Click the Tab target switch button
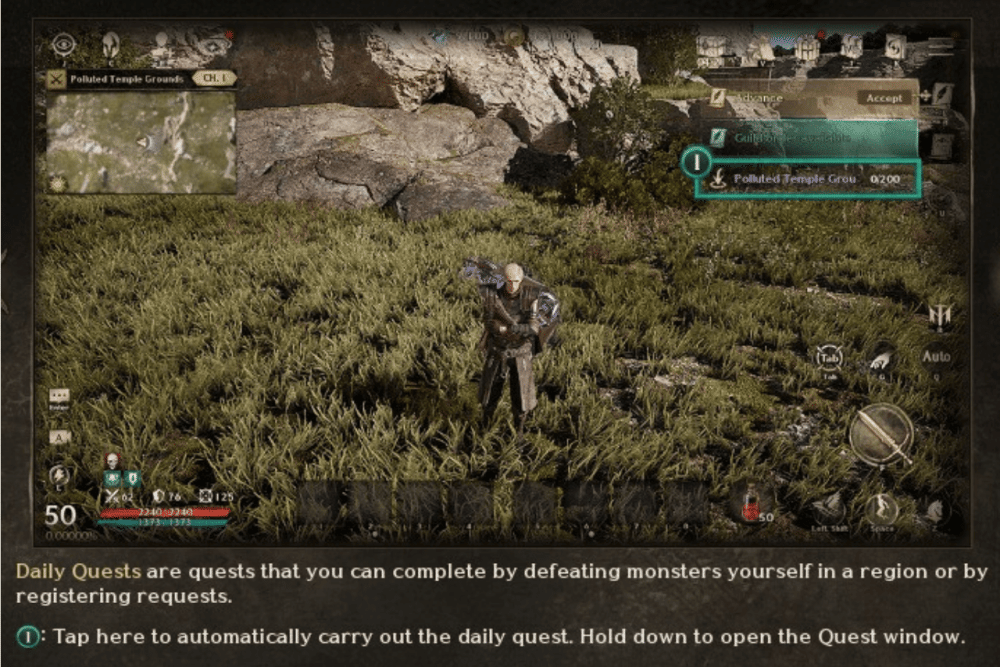1000x667 pixels. point(829,357)
